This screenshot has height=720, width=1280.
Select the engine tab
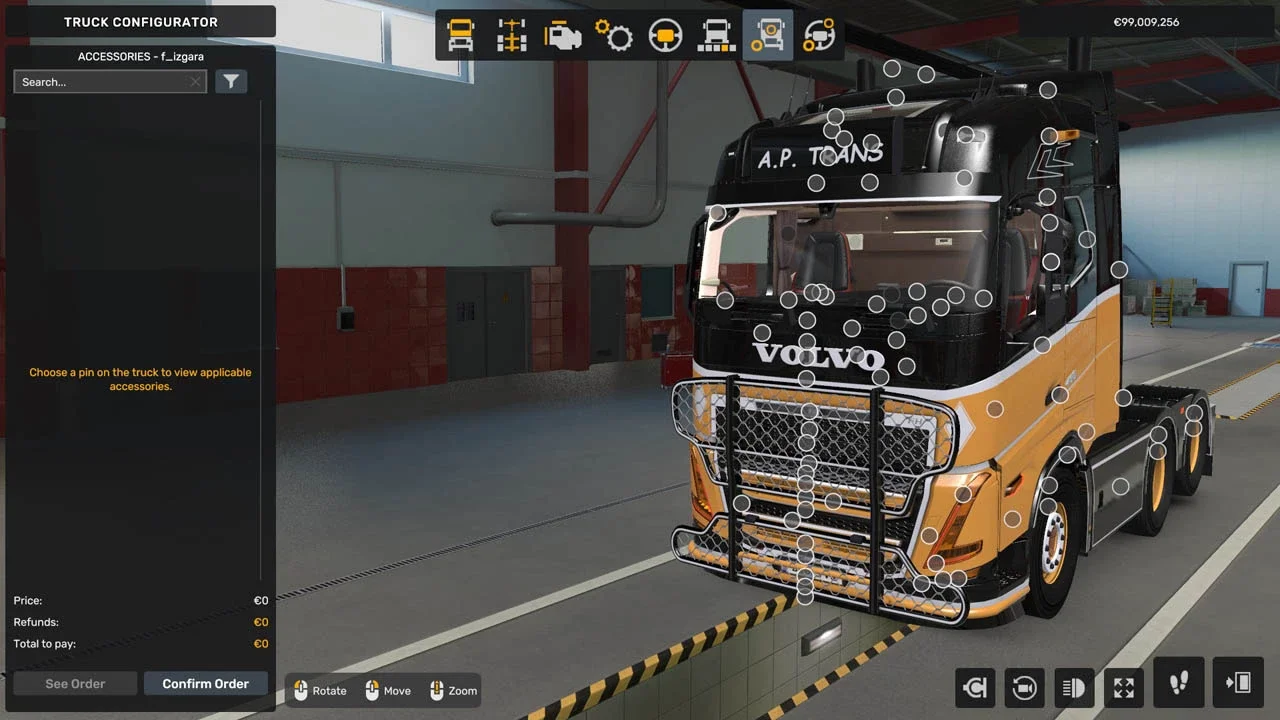click(x=563, y=36)
